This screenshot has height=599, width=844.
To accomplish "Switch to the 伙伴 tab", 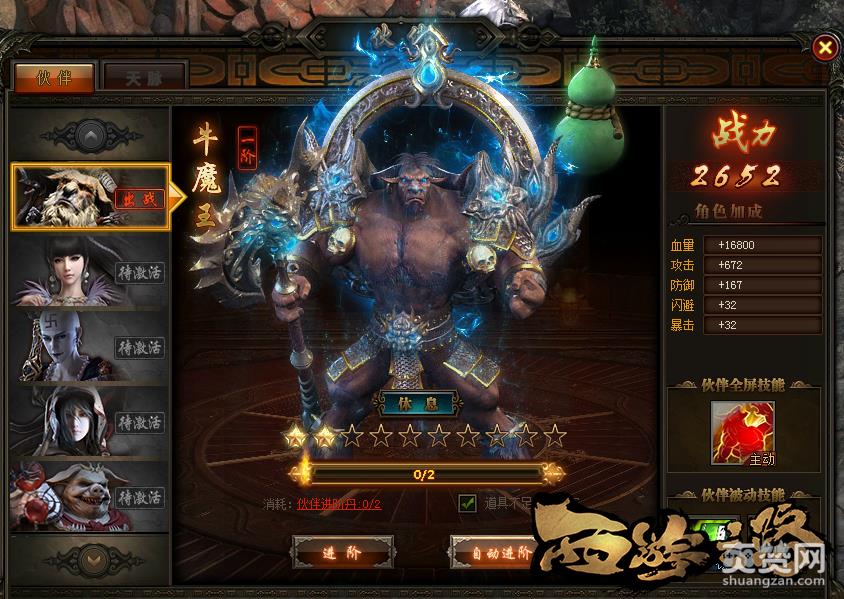I will point(54,78).
